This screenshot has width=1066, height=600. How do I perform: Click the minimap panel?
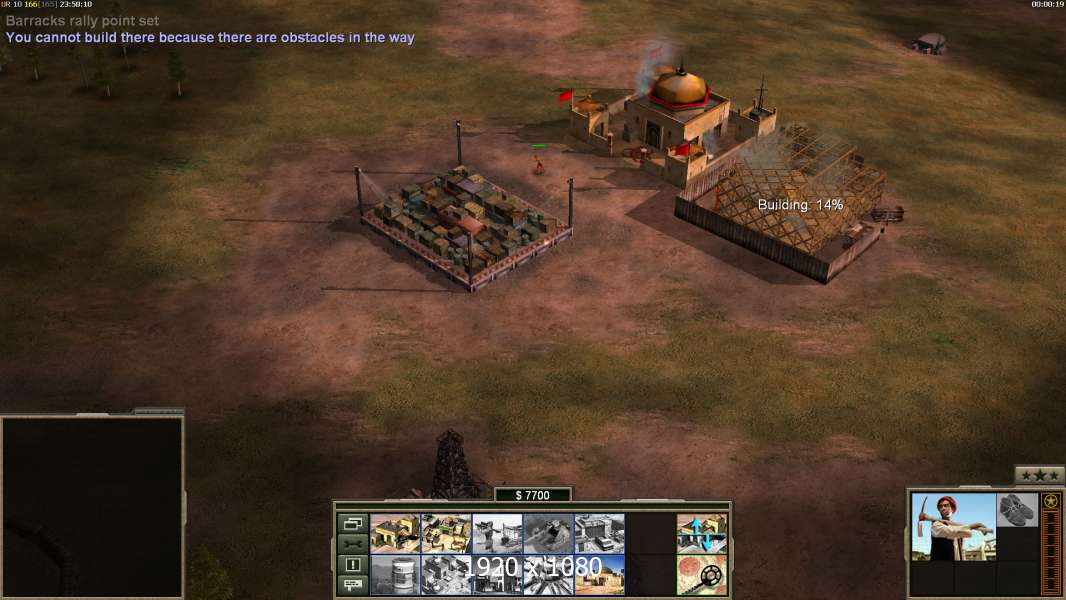92,507
